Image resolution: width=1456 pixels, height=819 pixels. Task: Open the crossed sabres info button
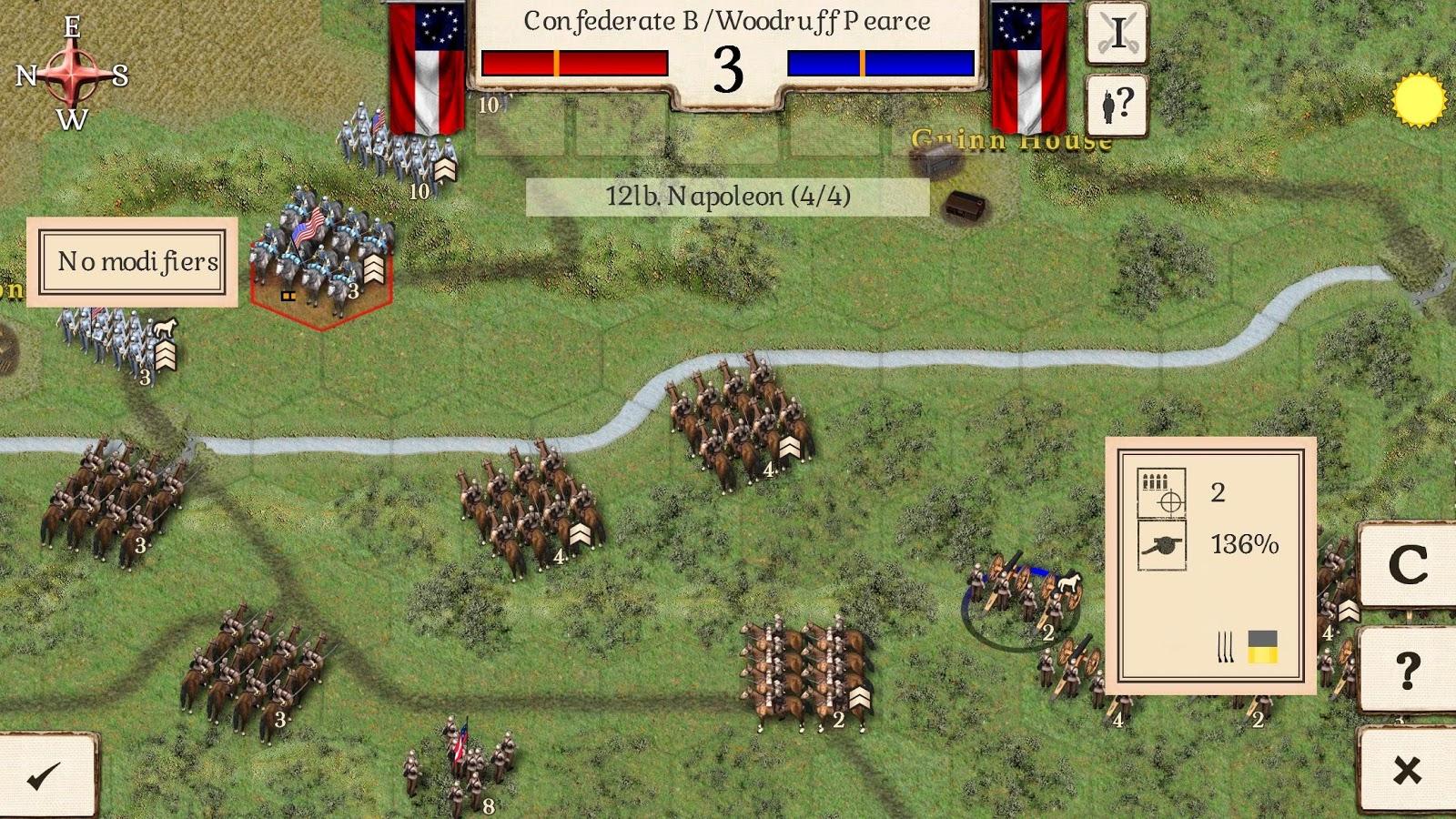tap(1117, 34)
